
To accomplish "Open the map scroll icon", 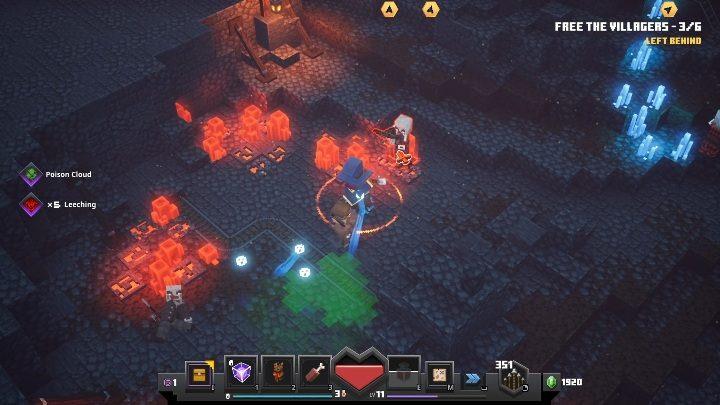I will pyautogui.click(x=439, y=374).
